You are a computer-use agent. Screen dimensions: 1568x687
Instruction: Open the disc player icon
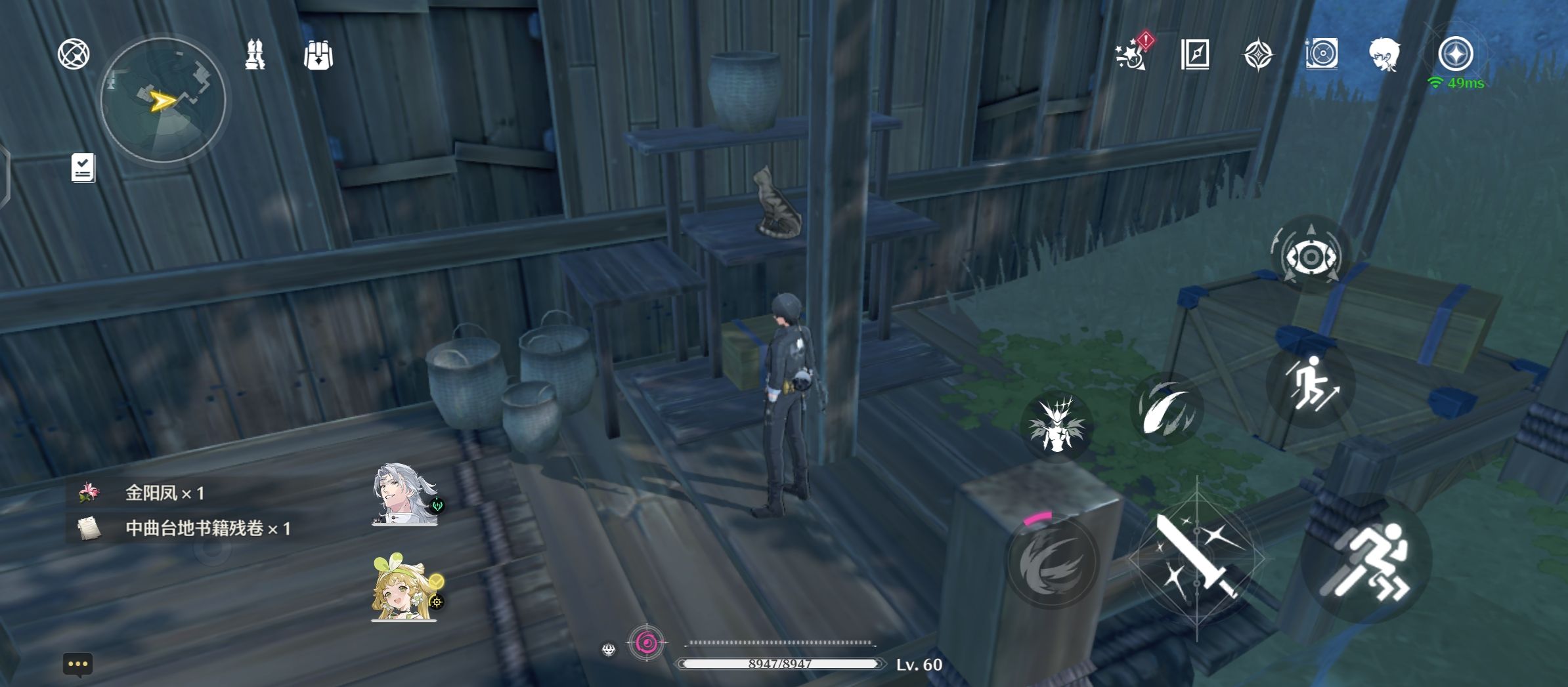click(x=1321, y=54)
